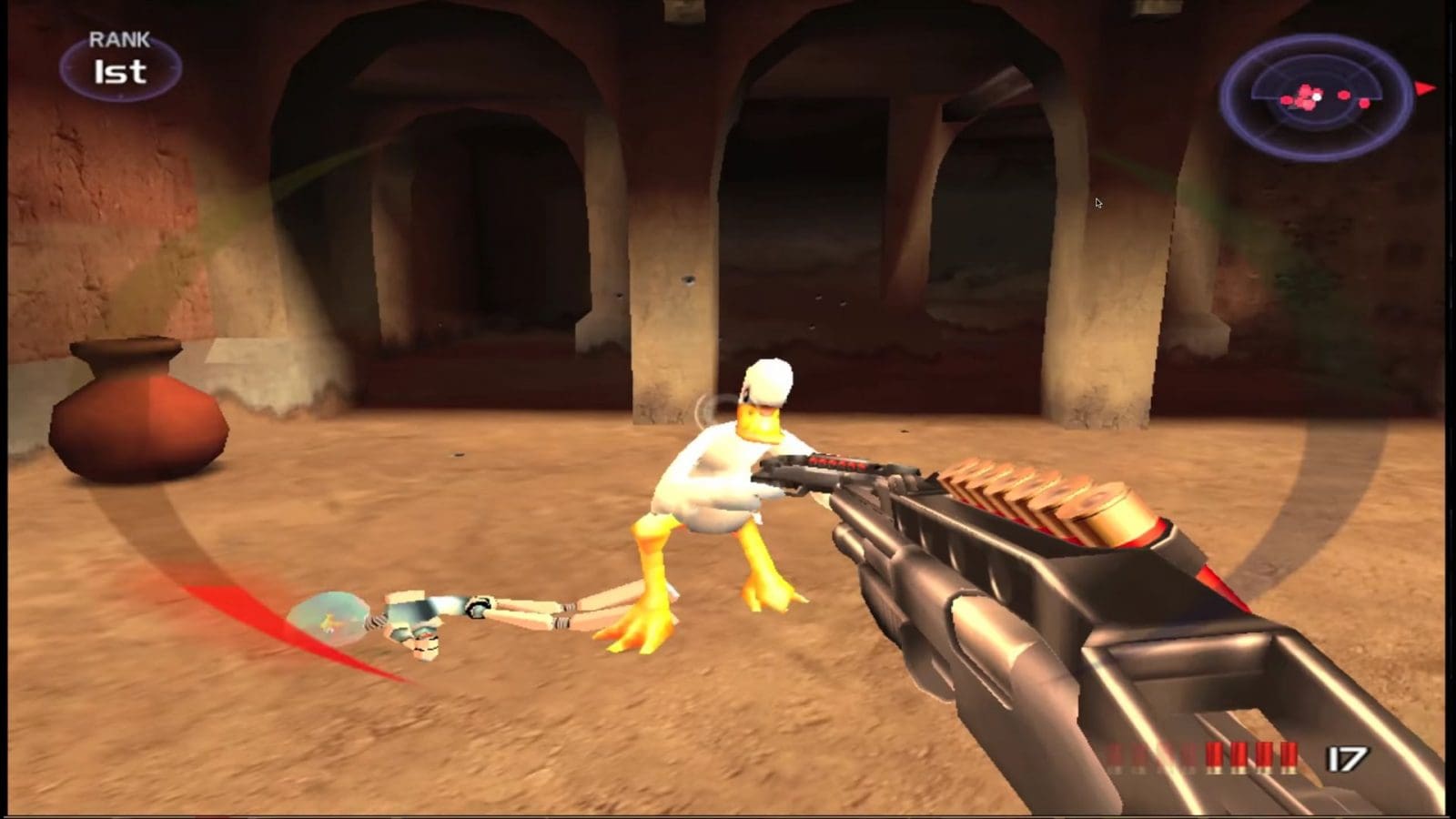
Task: Click the white player dot on radar
Action: coord(1318,97)
